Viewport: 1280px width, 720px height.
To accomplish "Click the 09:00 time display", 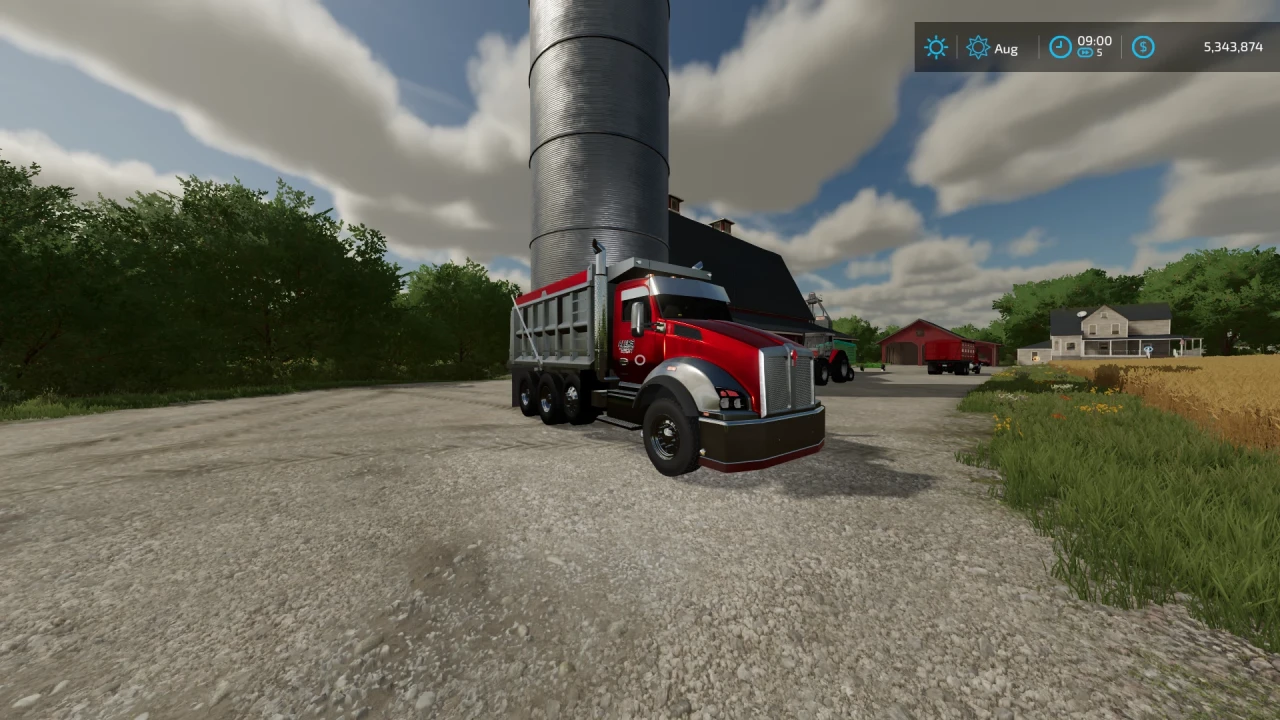I will [x=1095, y=42].
